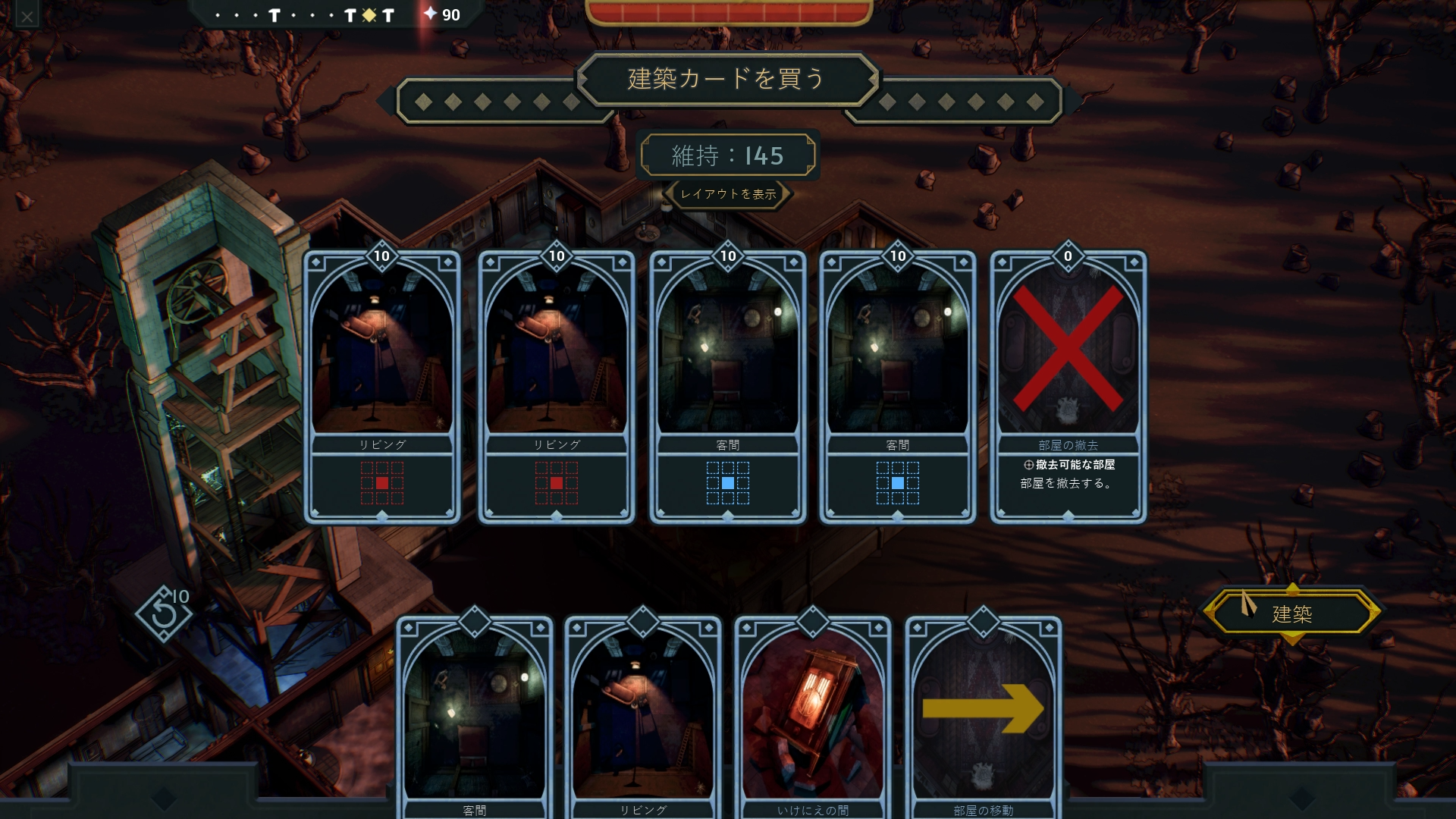Click the レイアウトを表示 layout button
The image size is (1456, 819).
tap(728, 194)
